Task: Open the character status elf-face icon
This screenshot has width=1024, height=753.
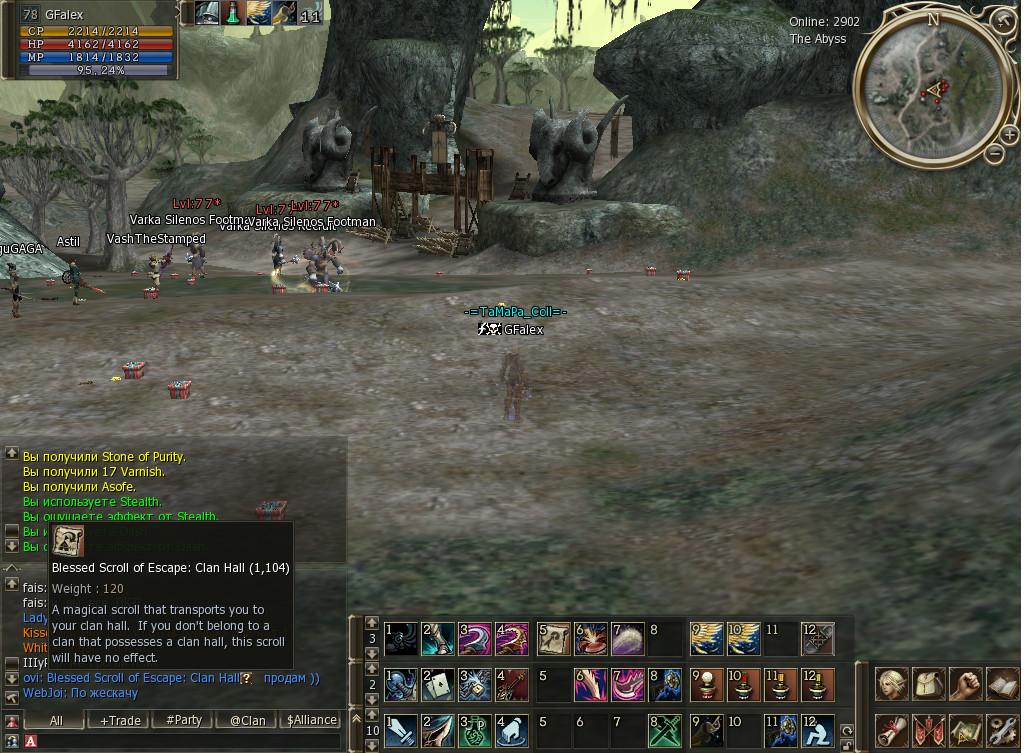Action: pyautogui.click(x=892, y=685)
